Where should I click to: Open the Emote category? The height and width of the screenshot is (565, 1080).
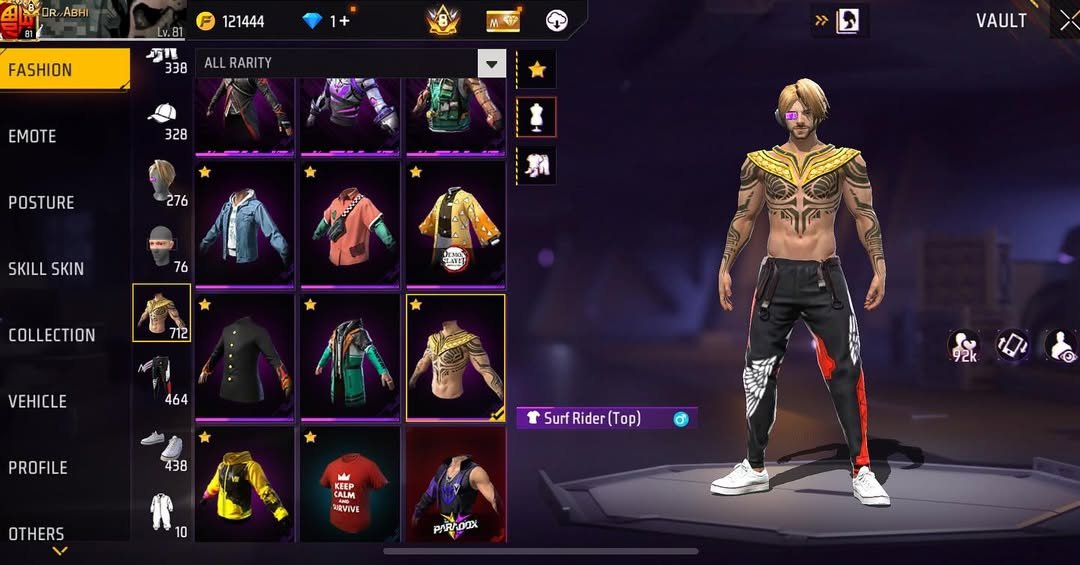click(x=33, y=136)
